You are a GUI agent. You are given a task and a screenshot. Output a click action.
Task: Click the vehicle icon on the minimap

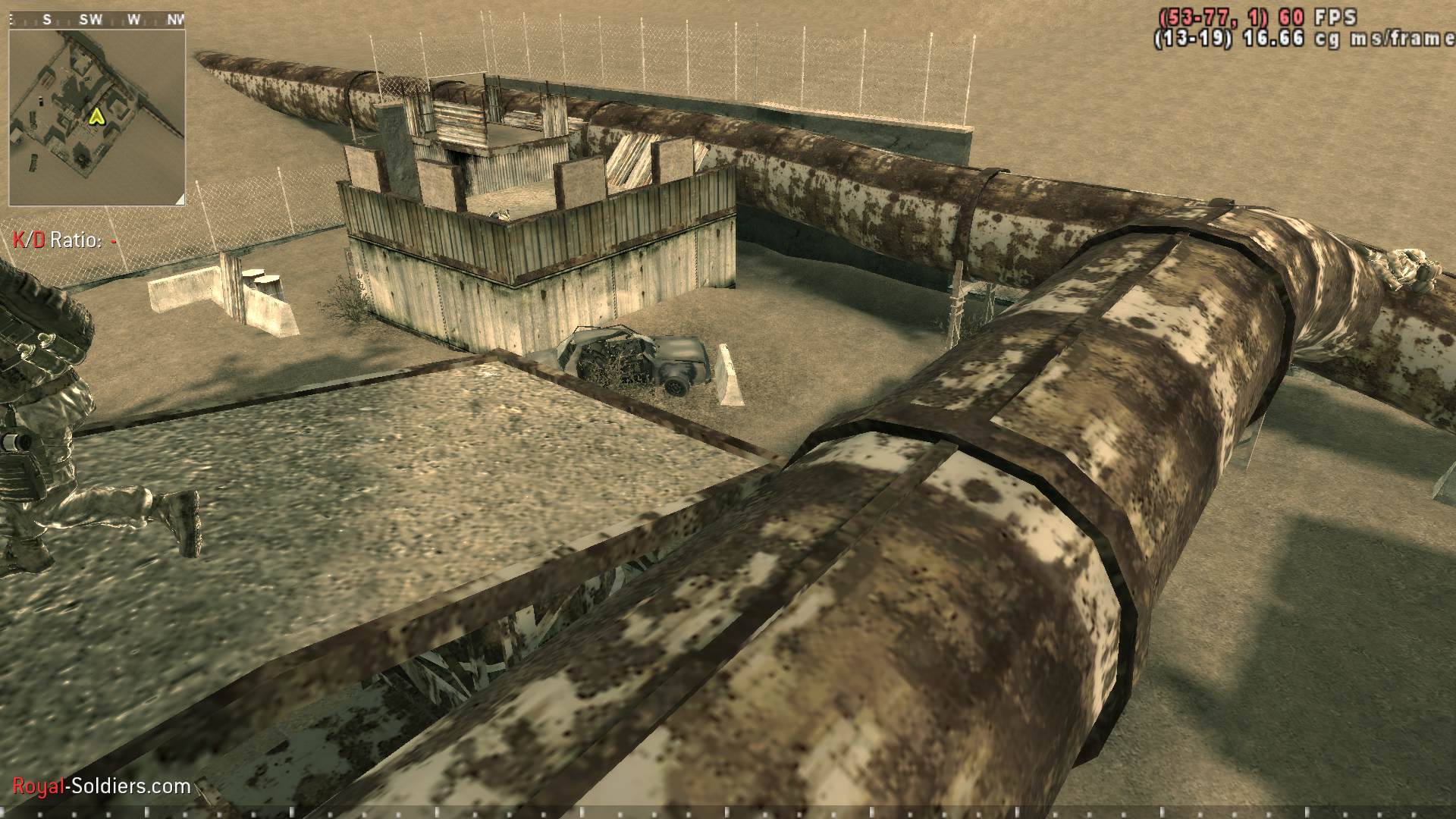click(x=40, y=100)
